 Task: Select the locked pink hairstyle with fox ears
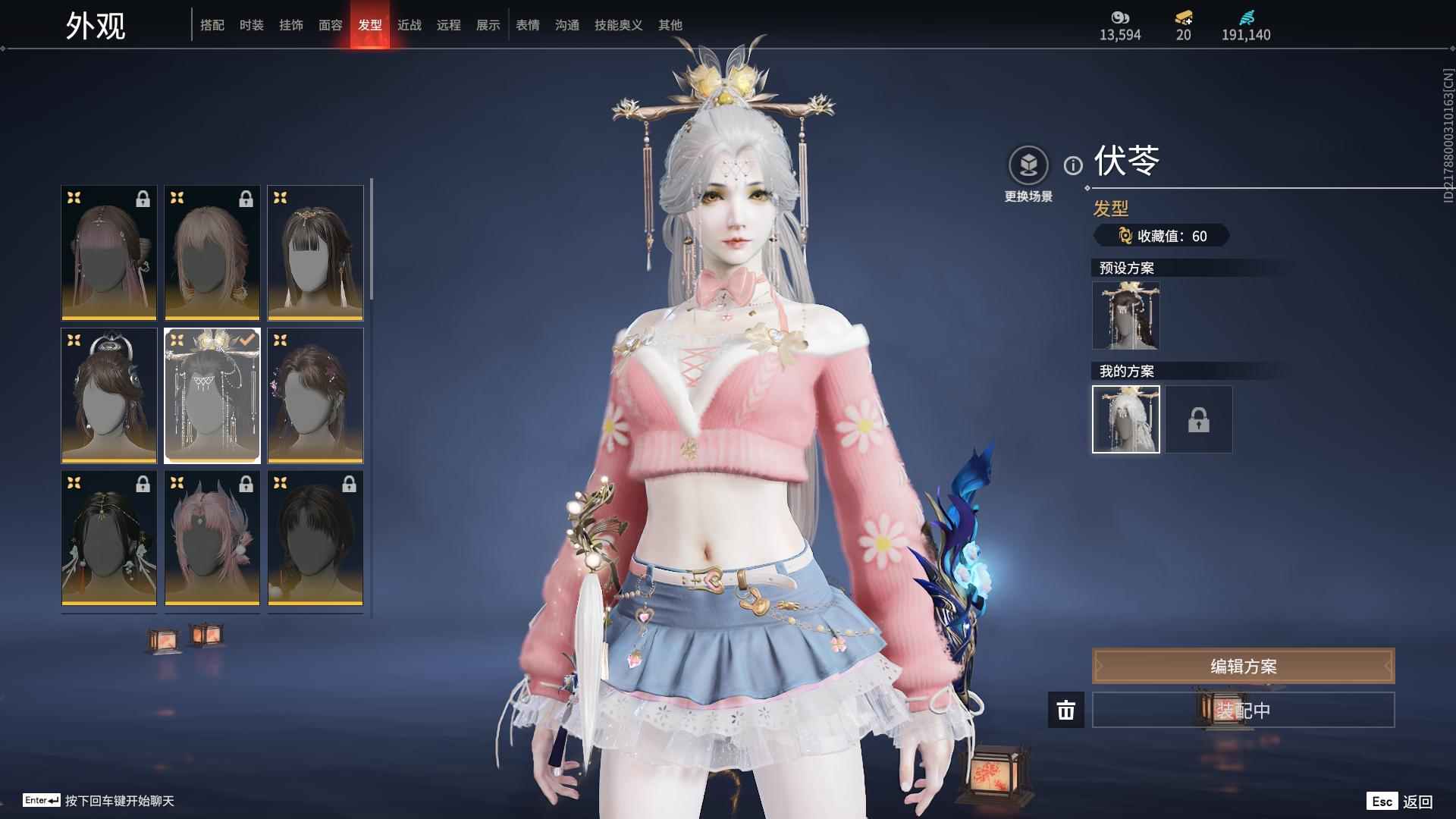coord(212,538)
